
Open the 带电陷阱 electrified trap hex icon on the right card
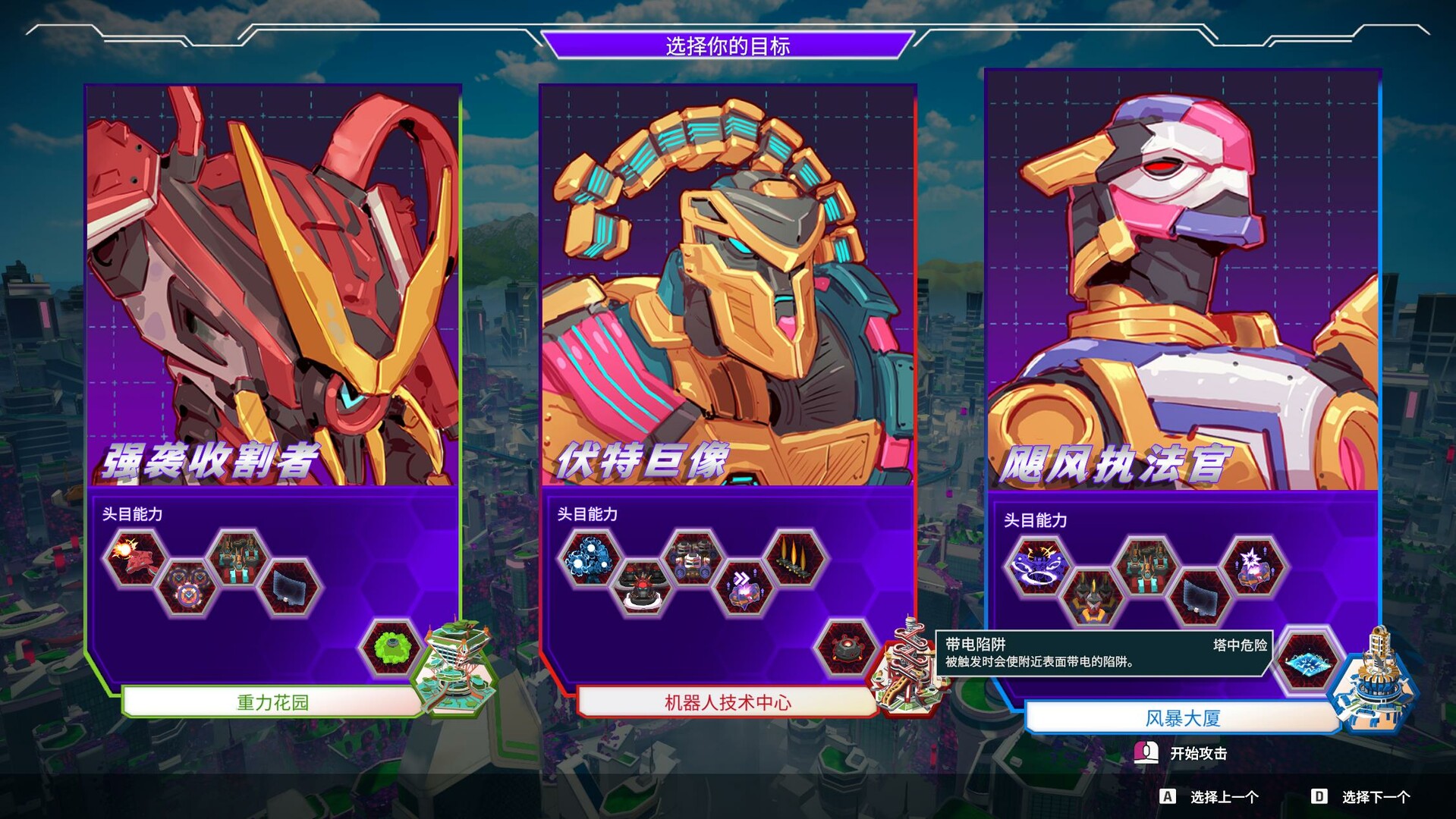point(1307,663)
